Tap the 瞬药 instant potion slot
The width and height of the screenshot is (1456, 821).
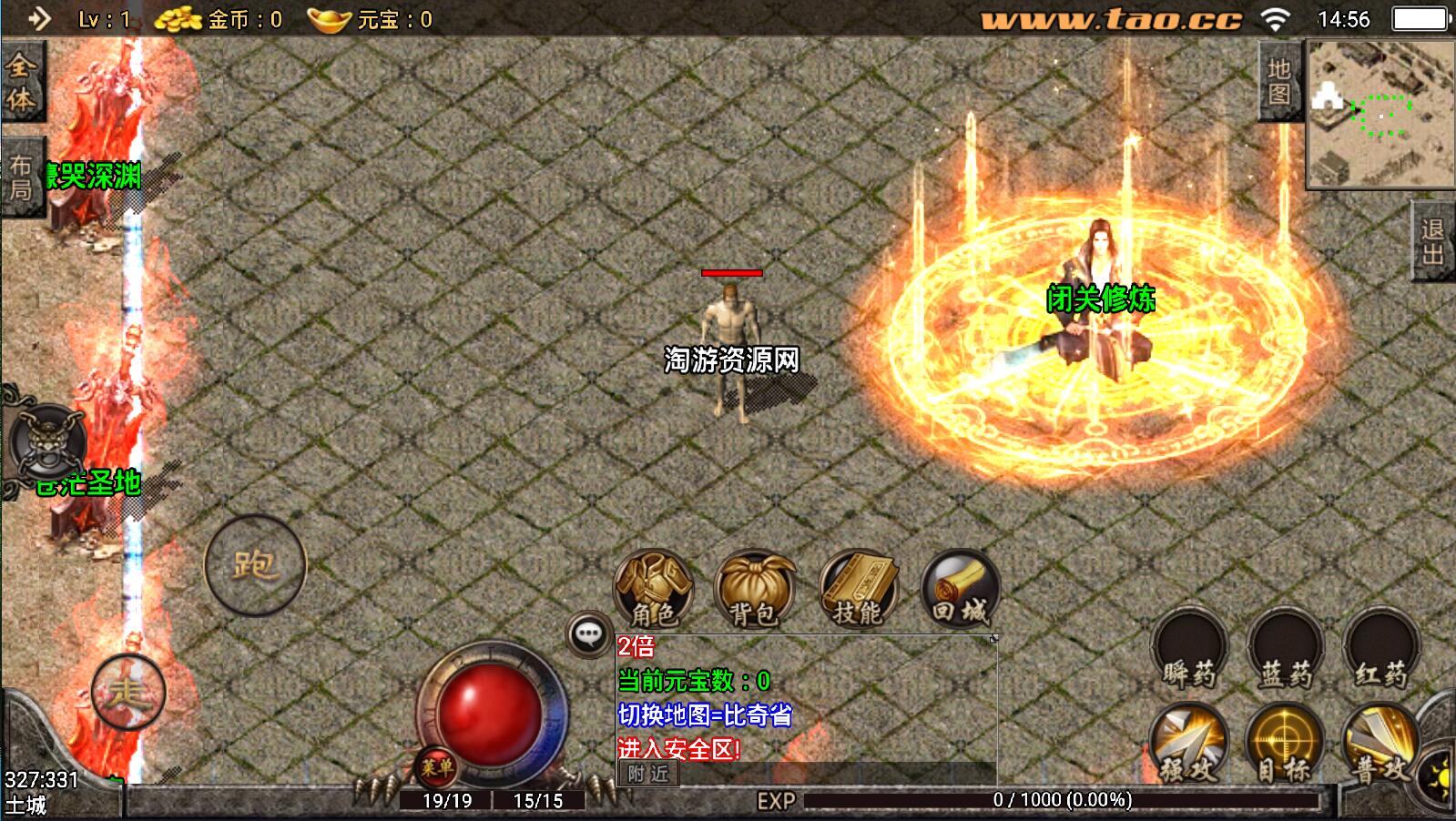pos(1189,649)
